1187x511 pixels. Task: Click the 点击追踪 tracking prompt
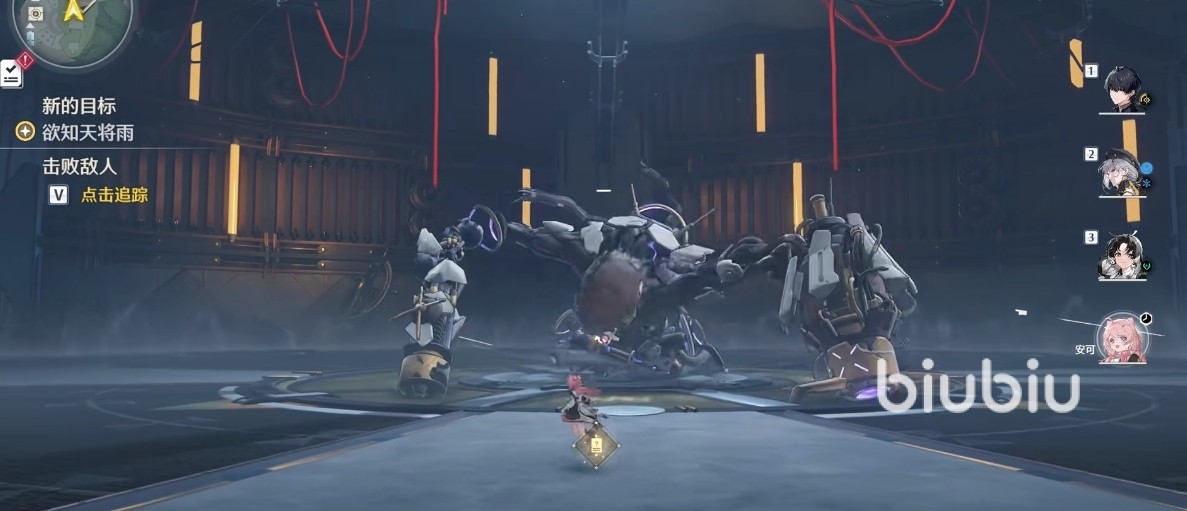pyautogui.click(x=114, y=195)
